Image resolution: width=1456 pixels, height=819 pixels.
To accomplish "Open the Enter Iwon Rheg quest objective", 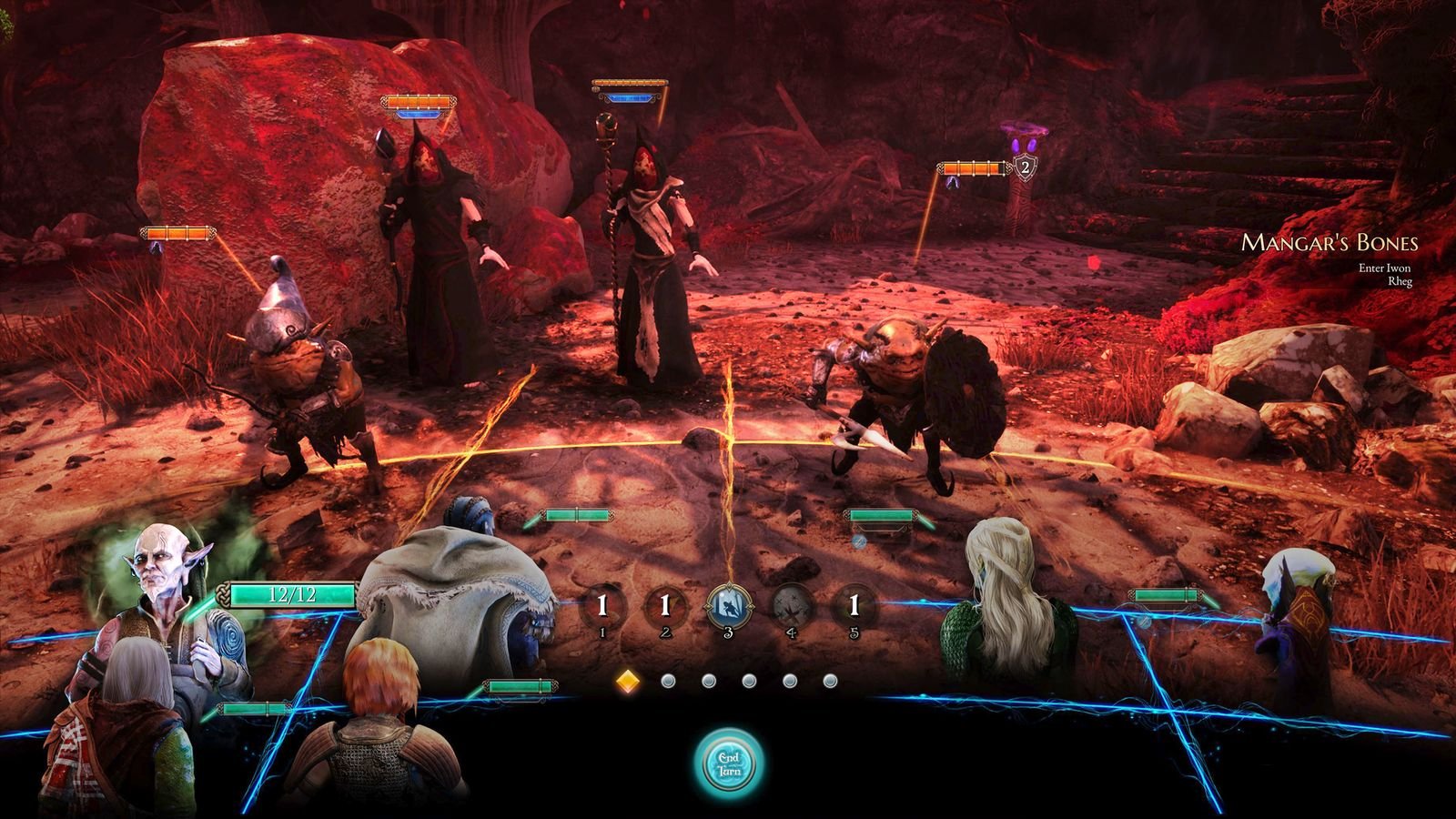I will tap(1384, 276).
